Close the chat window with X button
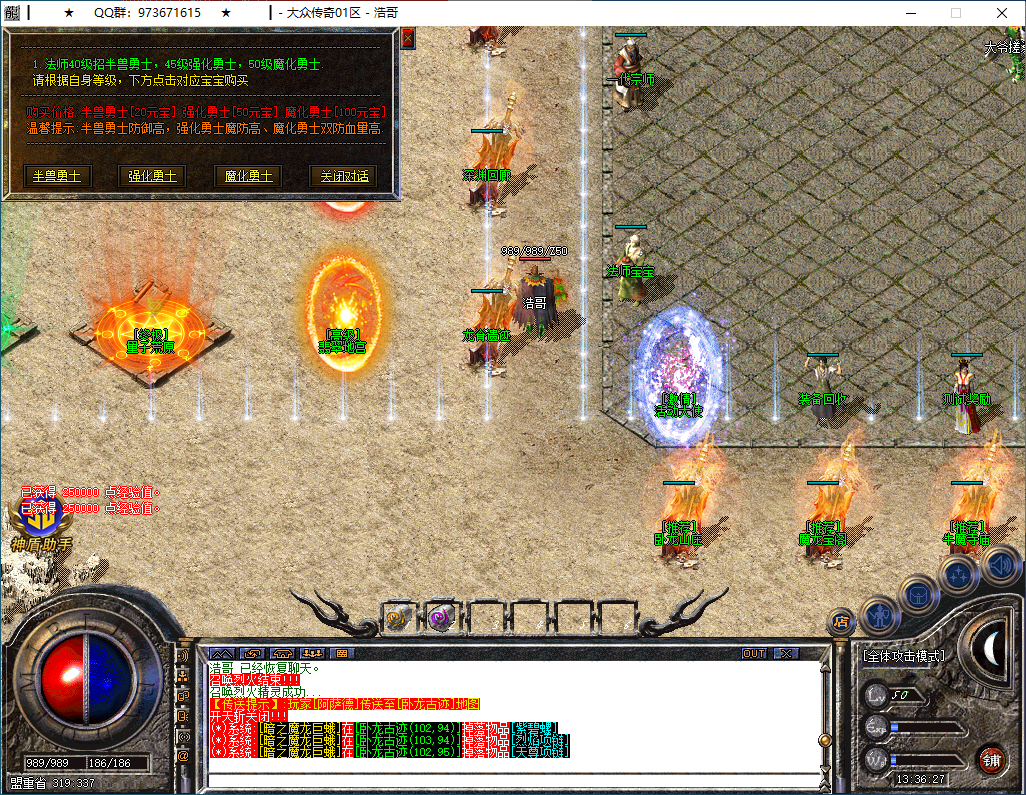Image resolution: width=1026 pixels, height=795 pixels. [787, 653]
